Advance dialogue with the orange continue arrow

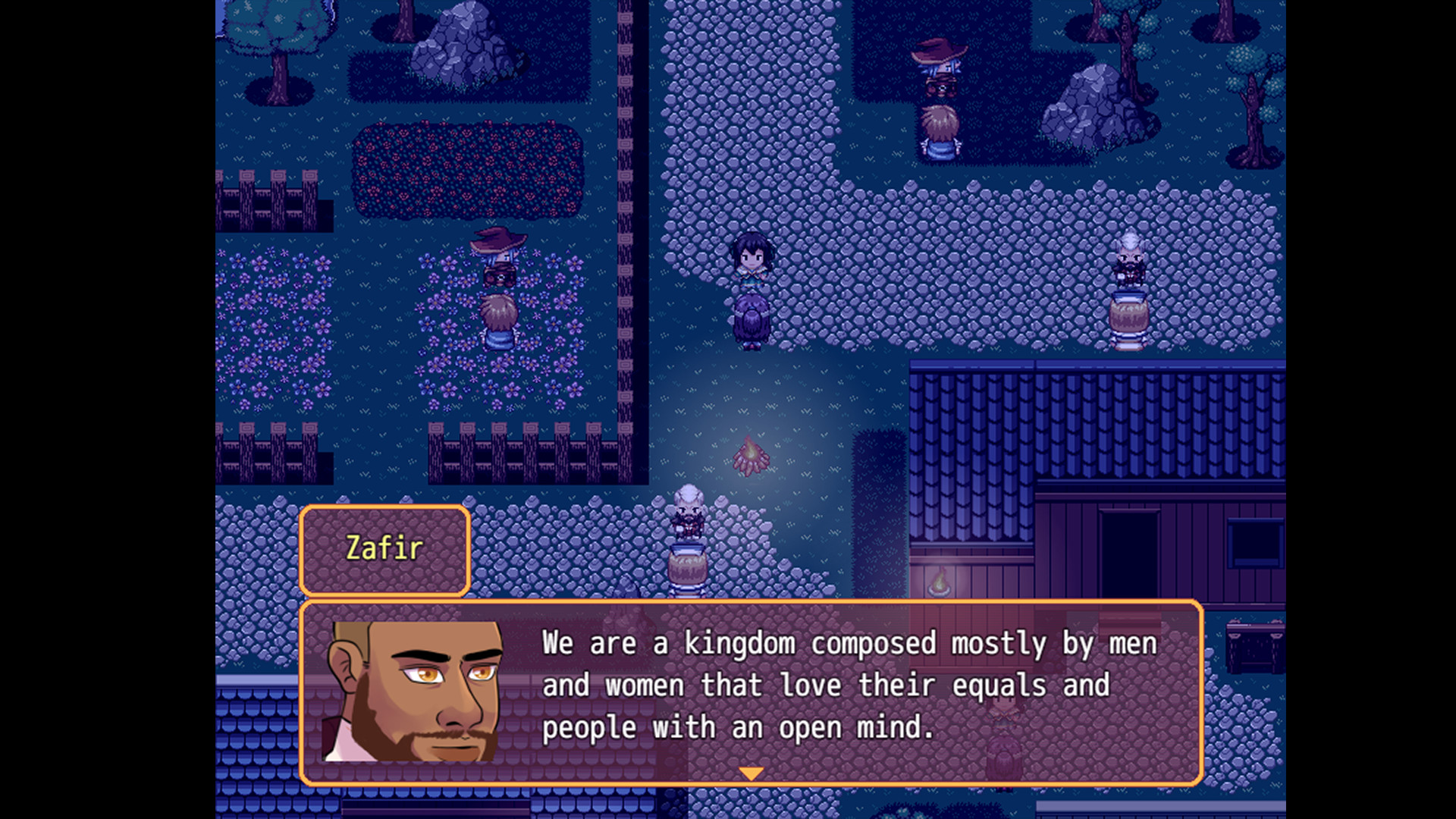pyautogui.click(x=751, y=773)
